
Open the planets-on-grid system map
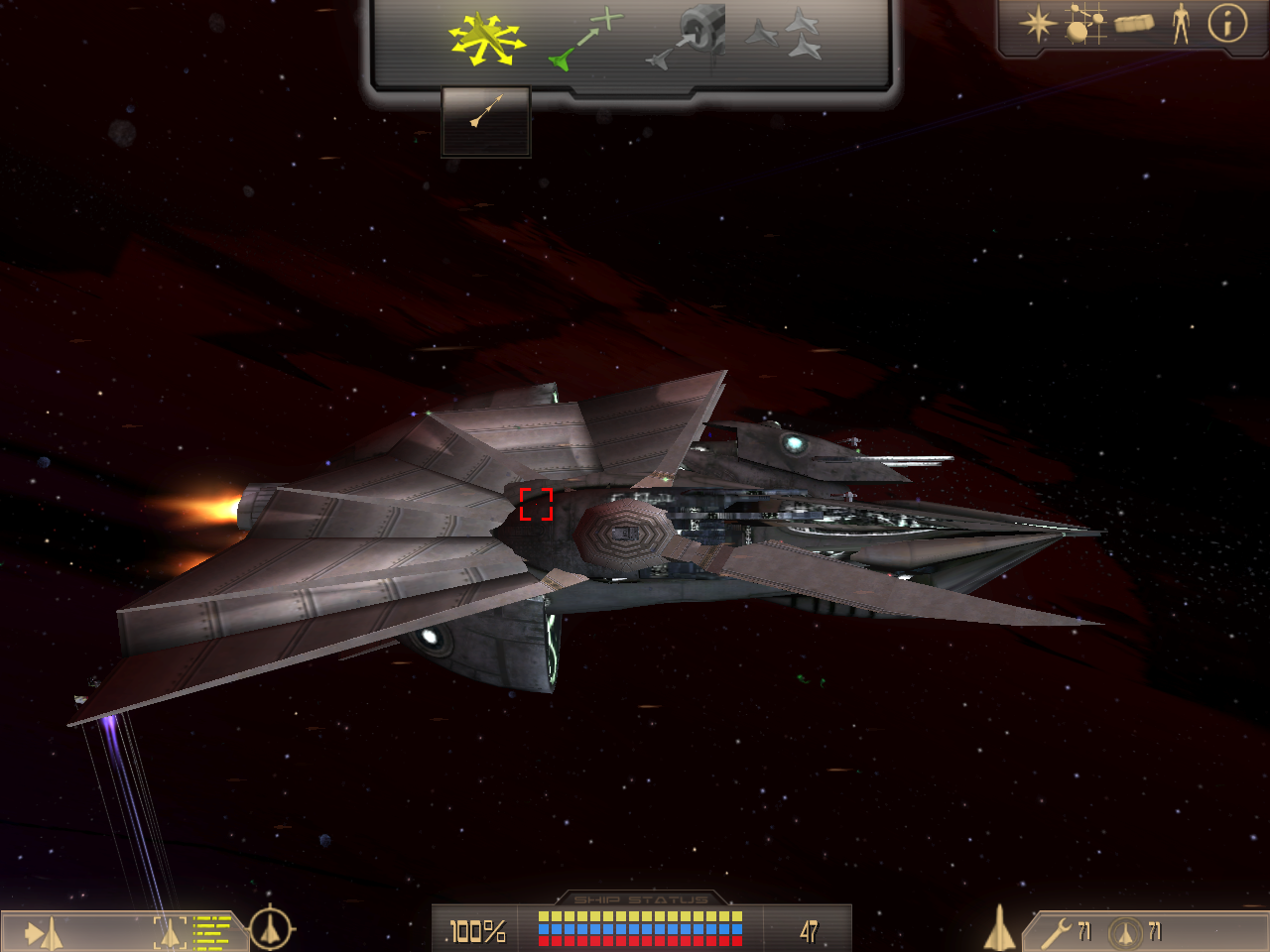coord(1085,24)
